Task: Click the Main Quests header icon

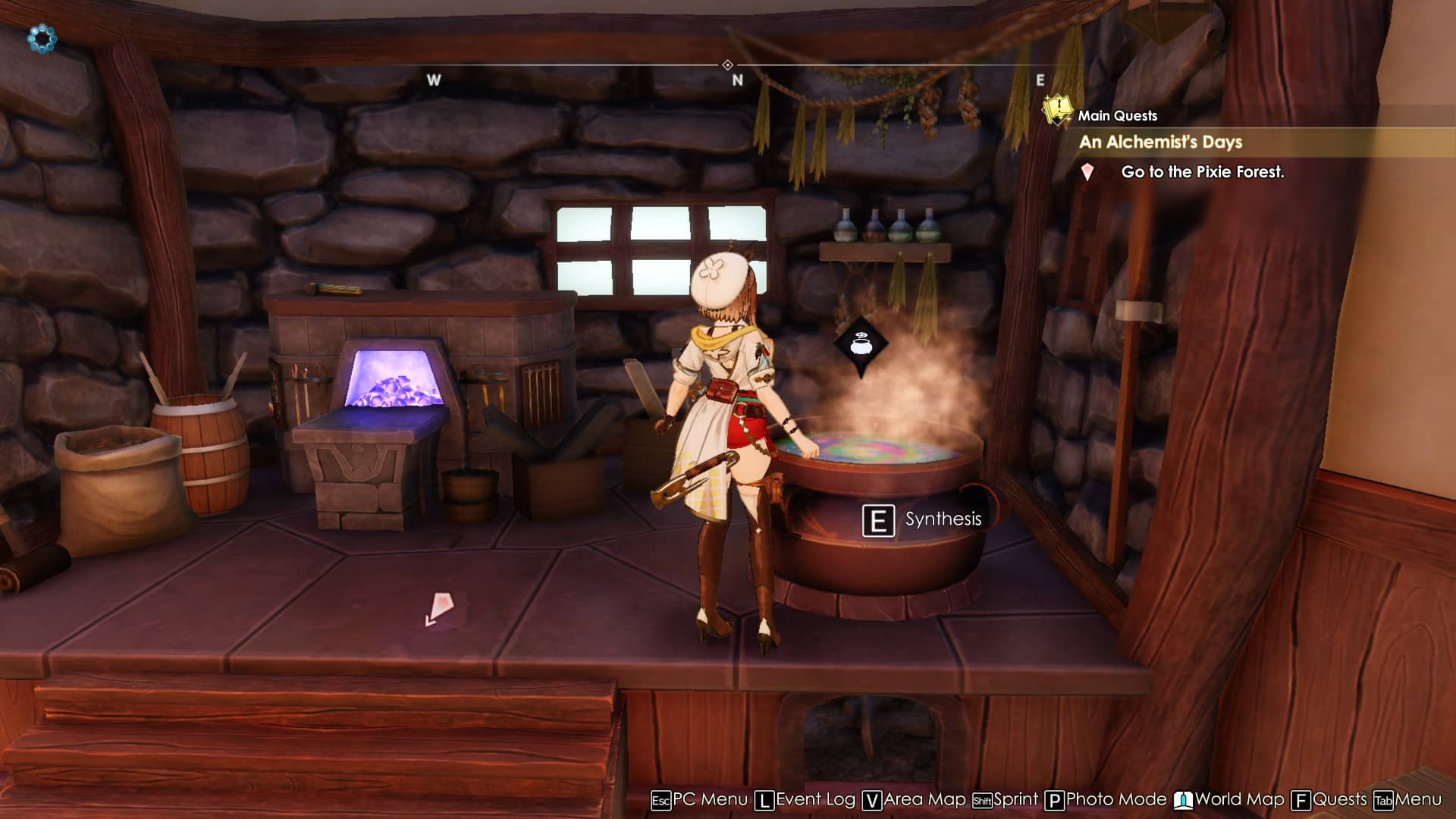Action: 1056,111
